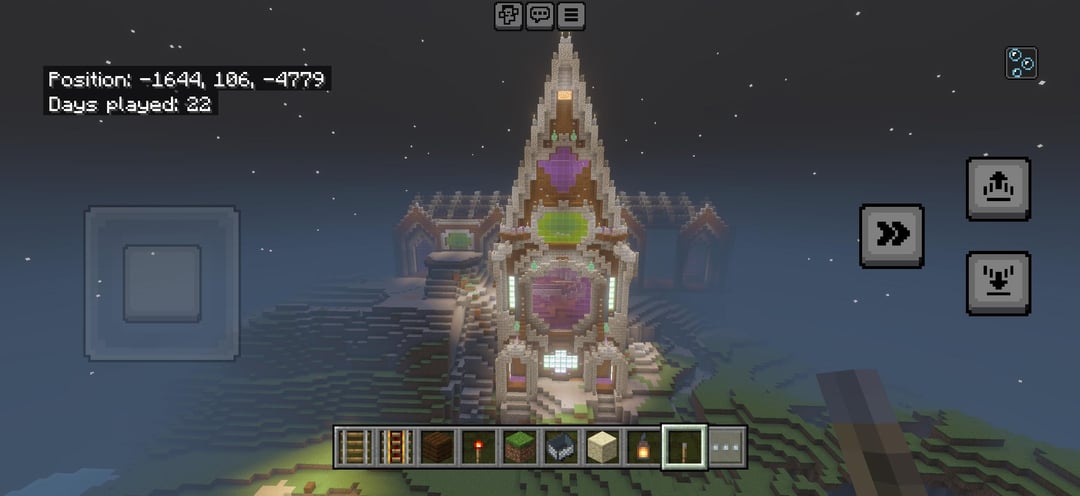Select the lantern hotbar slot
This screenshot has height=496, width=1080.
tap(643, 447)
